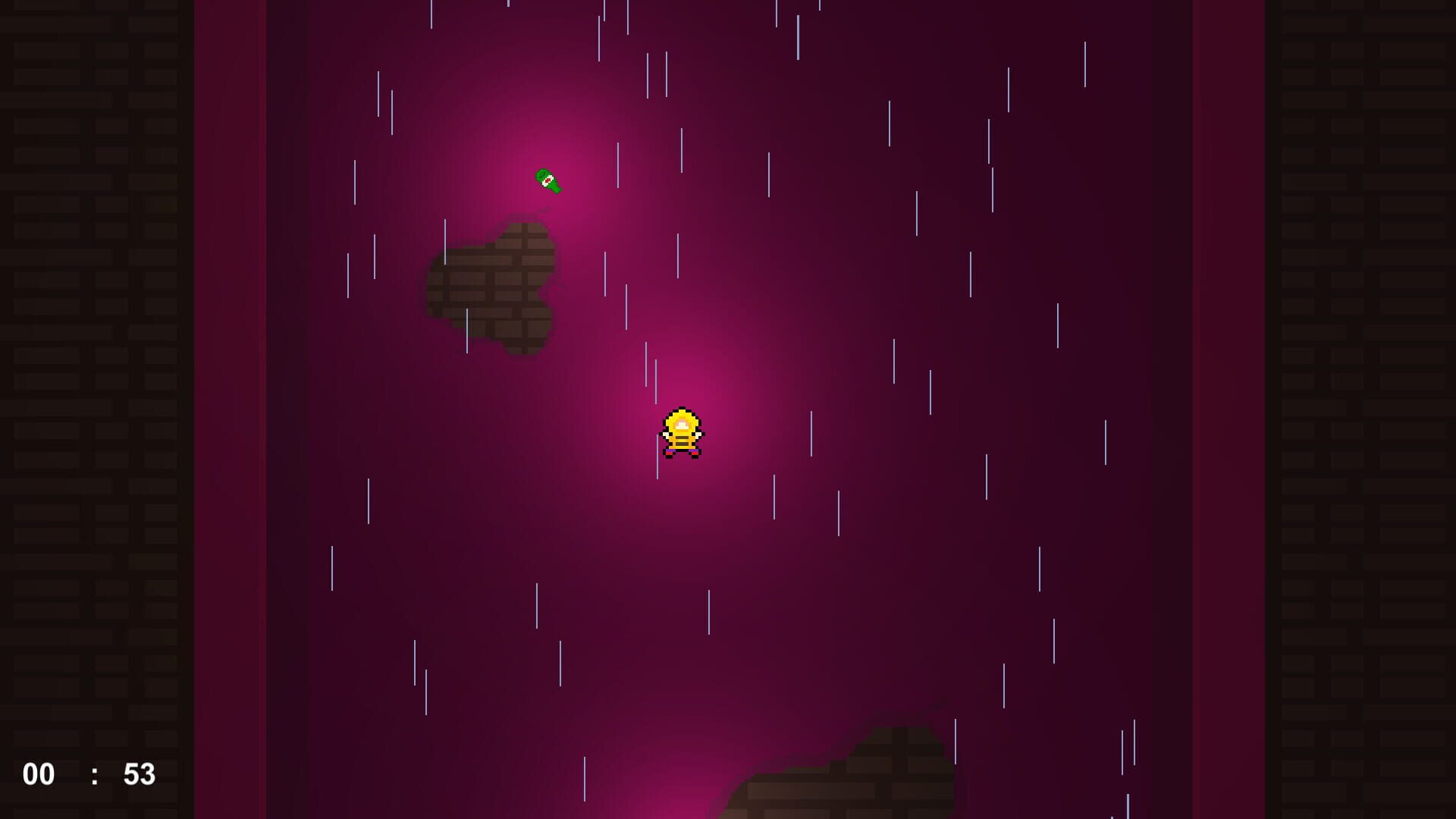Click the player's purple left boot
This screenshot has width=1456, height=819.
point(669,451)
